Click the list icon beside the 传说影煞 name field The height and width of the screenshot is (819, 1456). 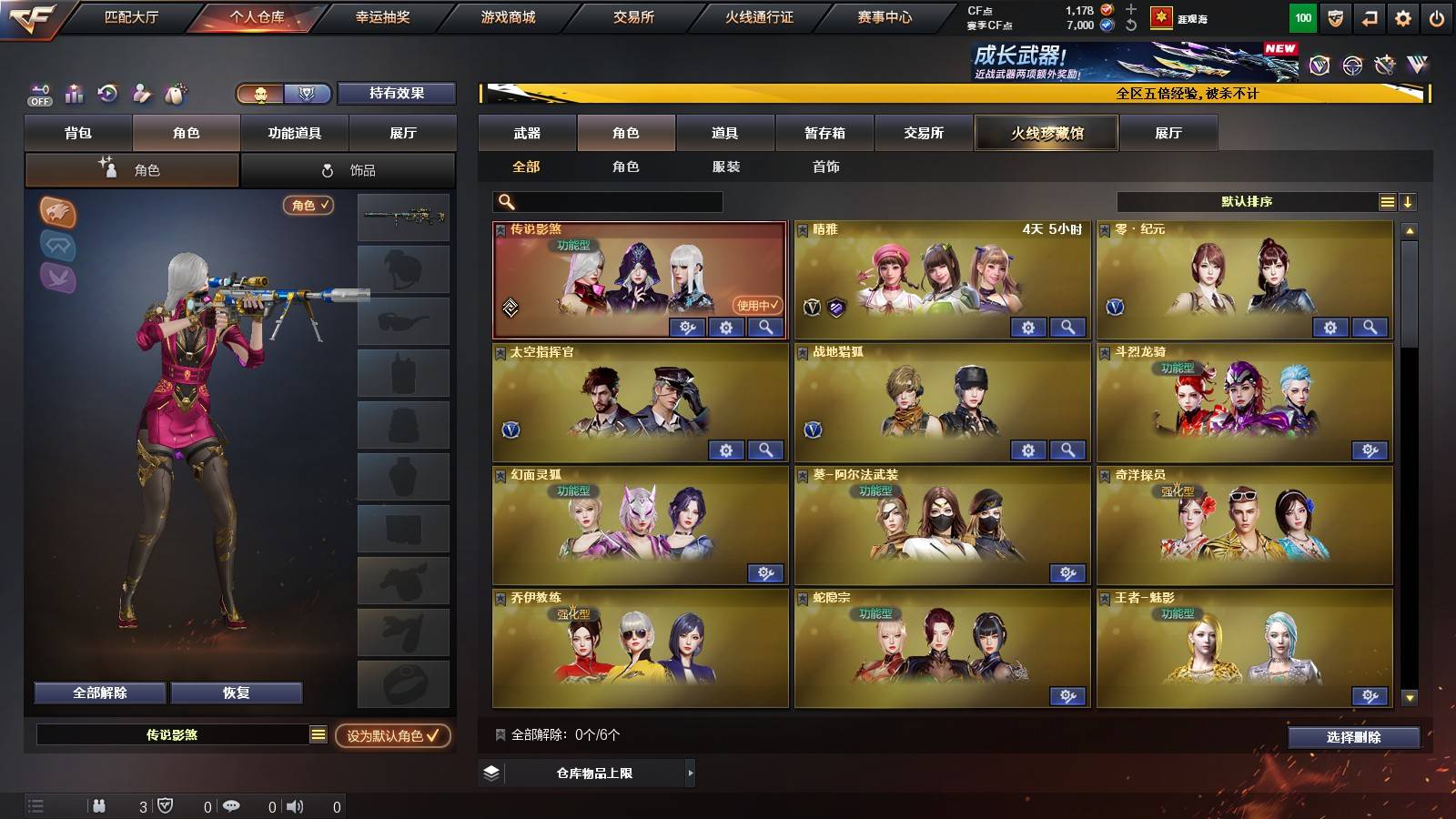coord(318,734)
